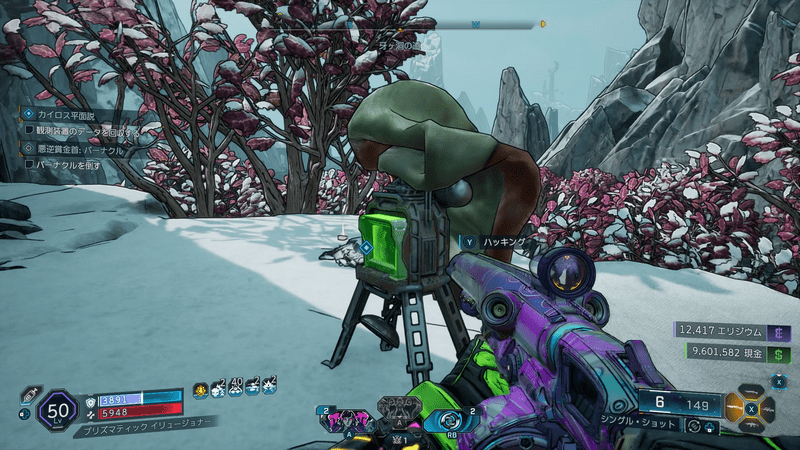Open the weapon selection wheel
The width and height of the screenshot is (800, 450).
point(752,407)
